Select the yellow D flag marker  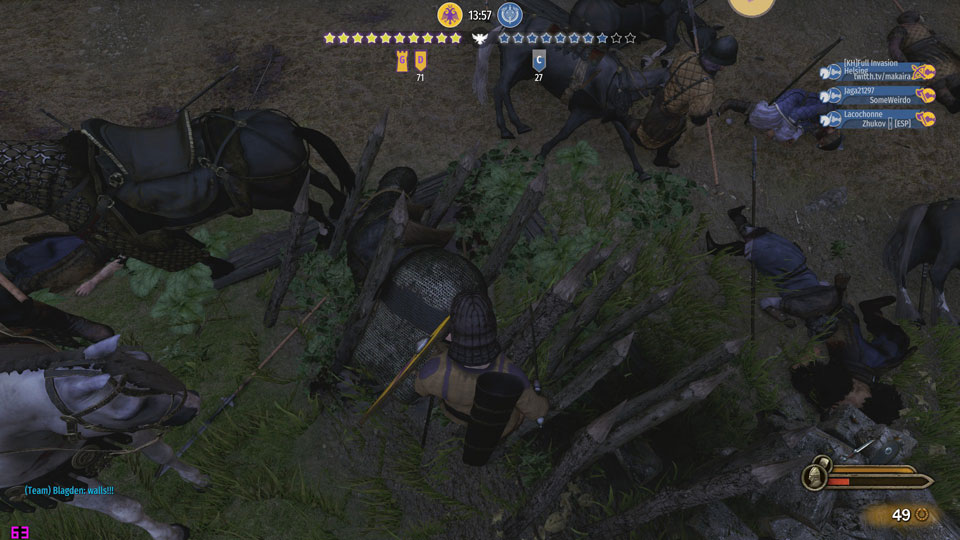[421, 59]
